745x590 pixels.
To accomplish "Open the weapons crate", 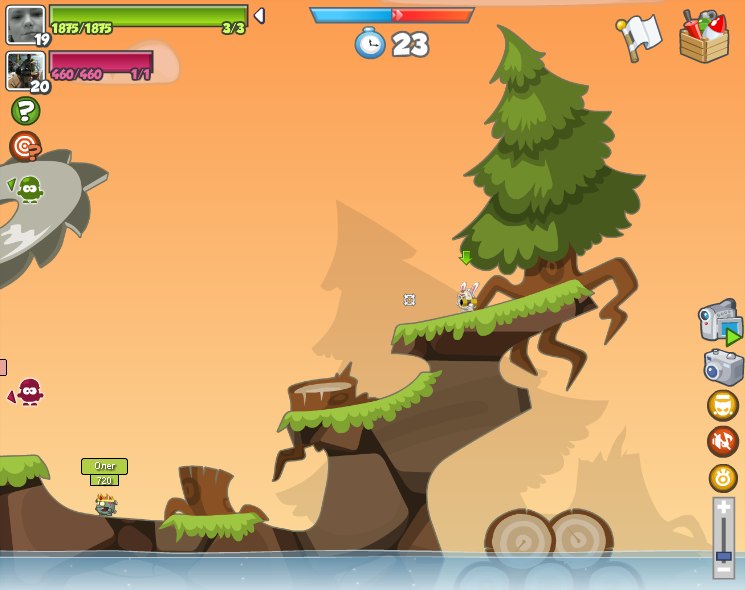I will pos(704,38).
